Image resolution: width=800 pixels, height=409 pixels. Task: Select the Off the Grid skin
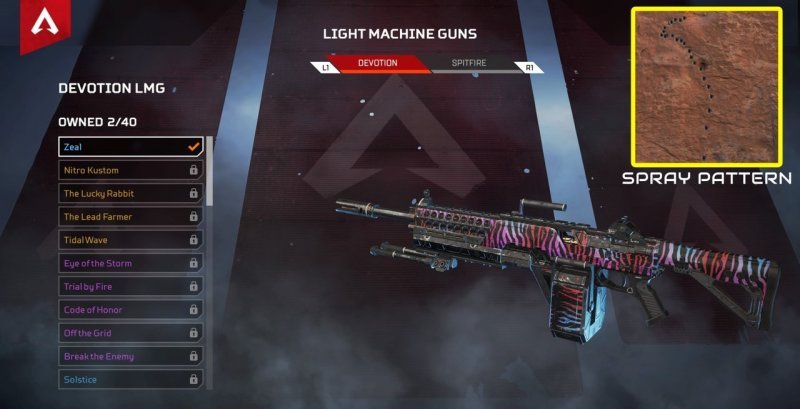pos(130,333)
